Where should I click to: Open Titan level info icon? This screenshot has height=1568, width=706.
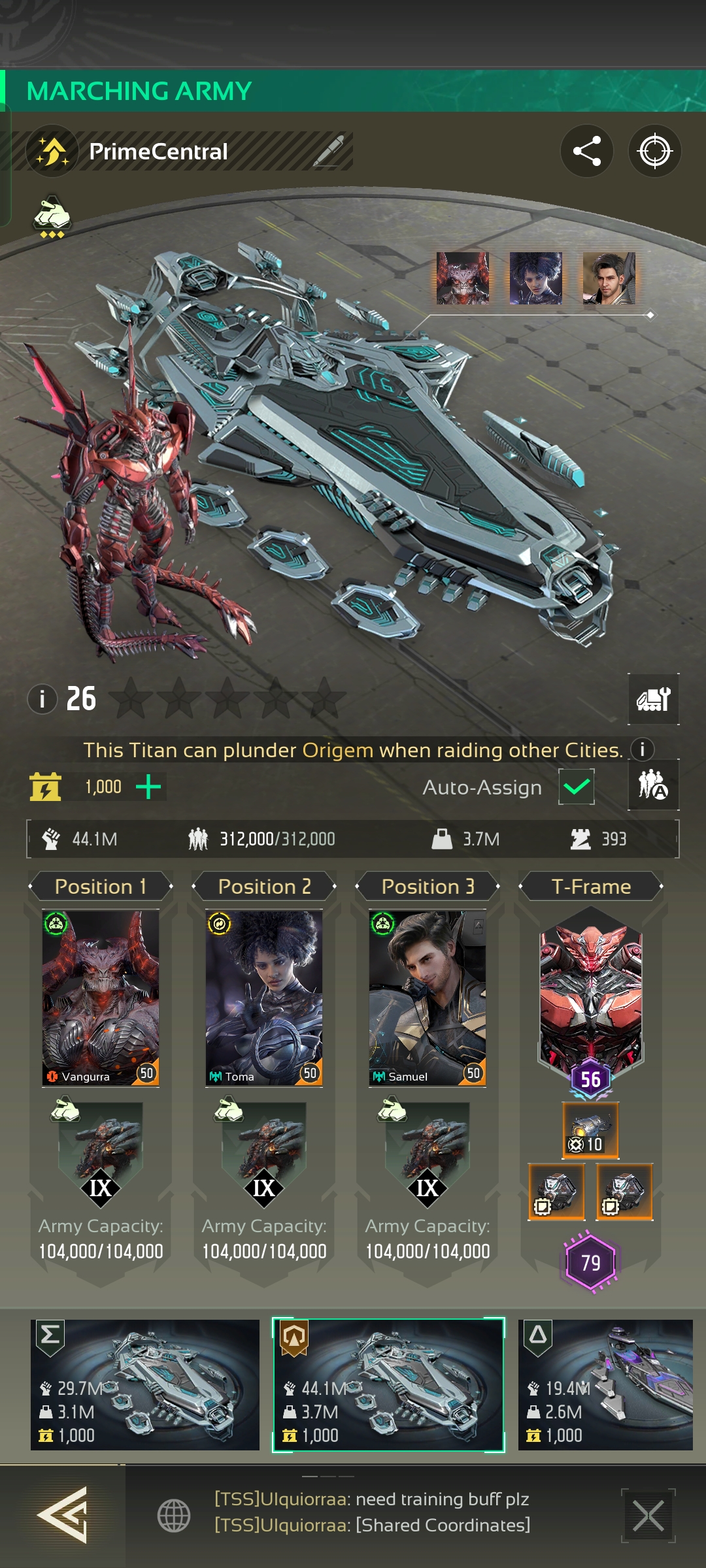click(42, 699)
